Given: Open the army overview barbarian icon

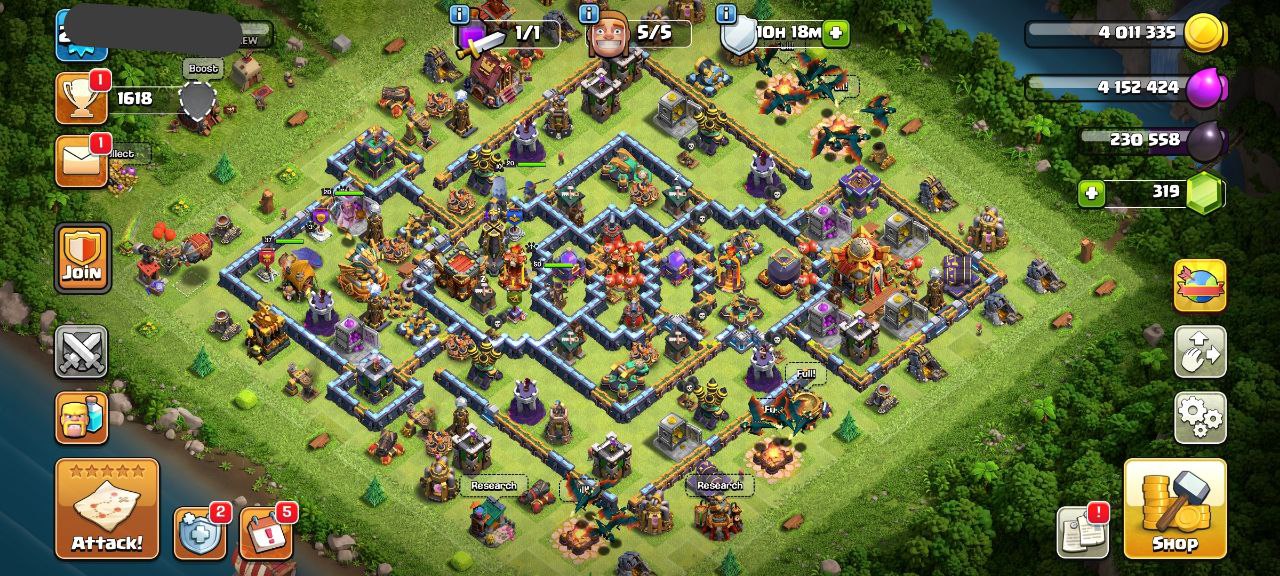Looking at the screenshot, I should coord(81,417).
